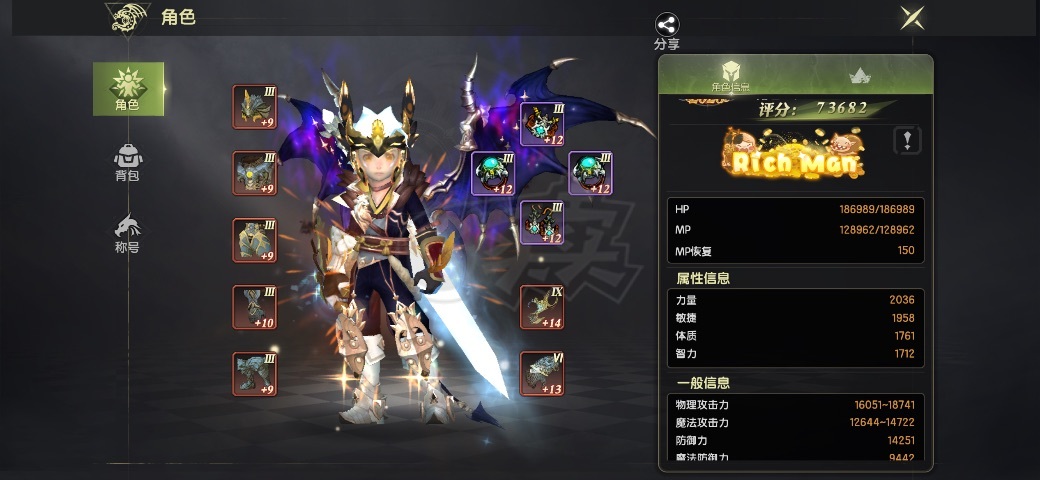Inspect the +10 equipment slot
The width and height of the screenshot is (1040, 480).
pyautogui.click(x=255, y=307)
